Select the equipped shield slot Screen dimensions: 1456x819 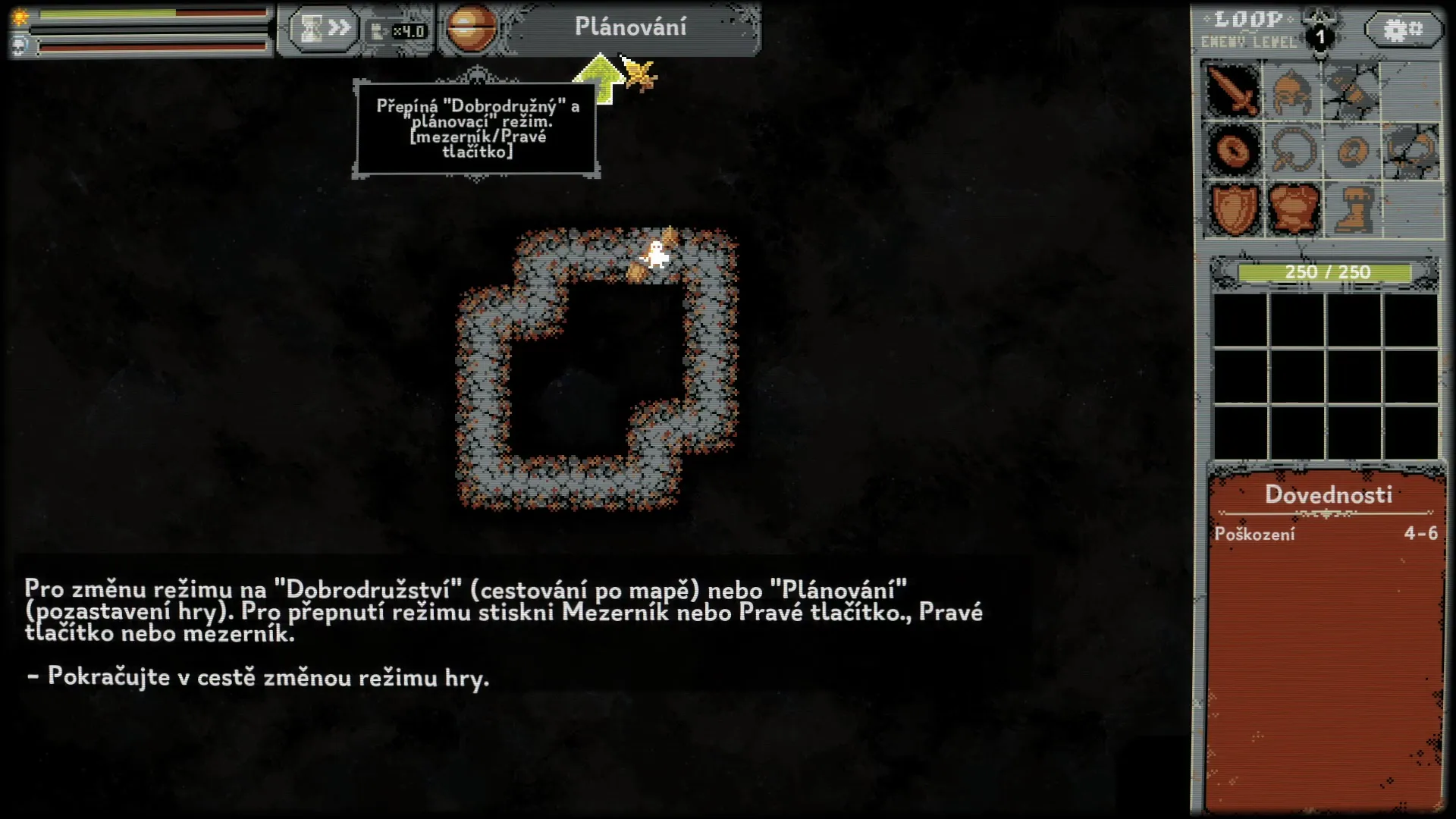pyautogui.click(x=1233, y=208)
